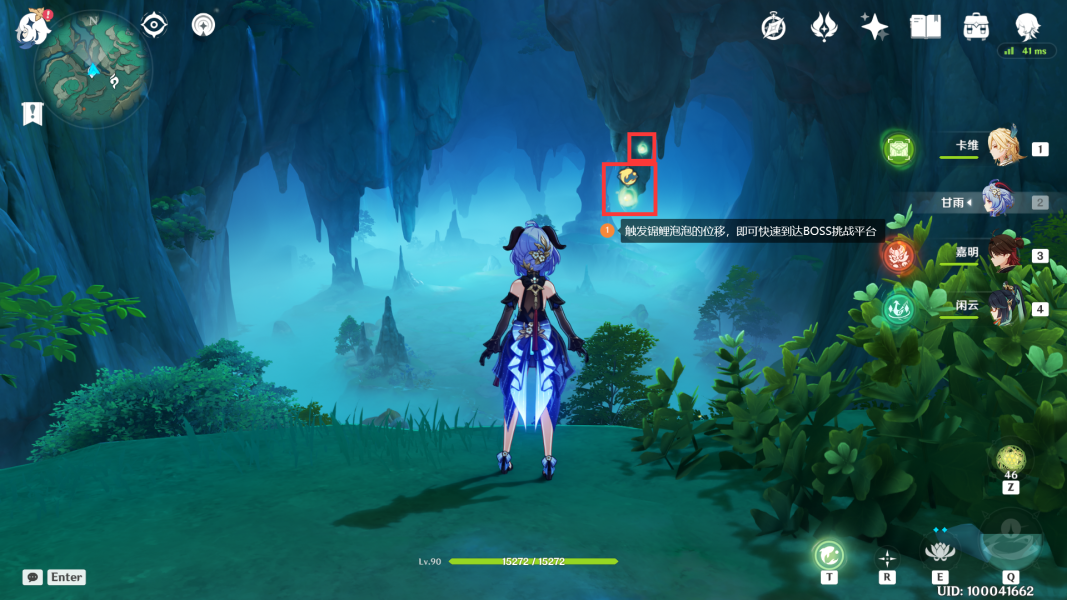The height and width of the screenshot is (600, 1067).
Task: Open the events compass icon
Action: pyautogui.click(x=773, y=27)
